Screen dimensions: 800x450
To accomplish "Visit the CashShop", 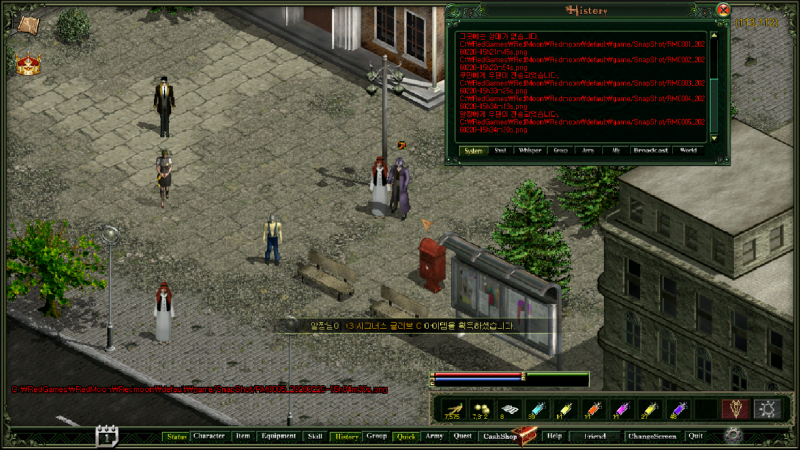I will pyautogui.click(x=499, y=436).
